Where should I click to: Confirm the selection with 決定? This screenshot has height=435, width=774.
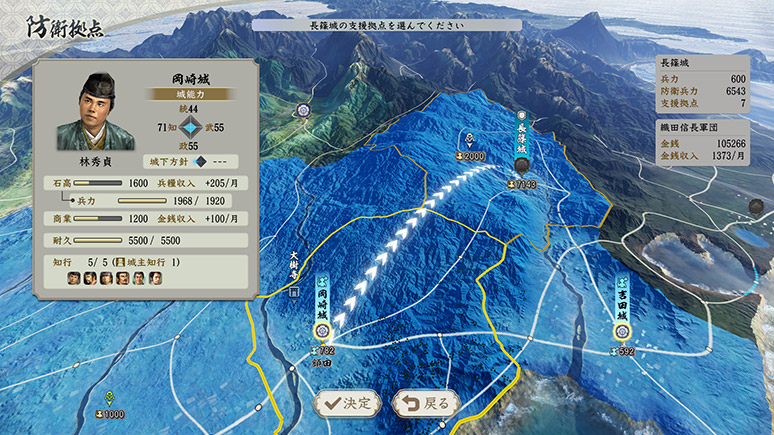346,403
